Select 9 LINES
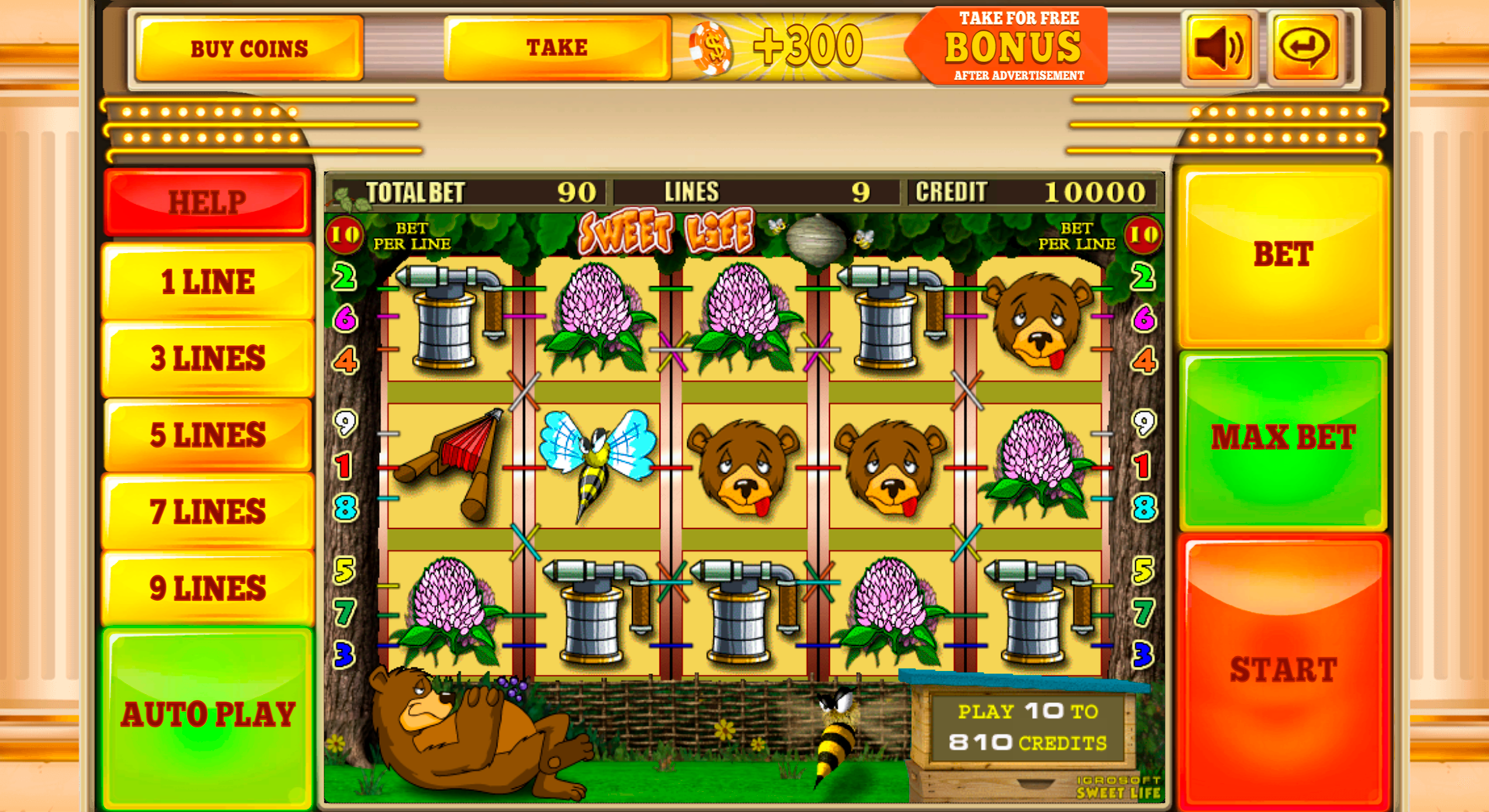Viewport: 1489px width, 812px height. (x=206, y=587)
